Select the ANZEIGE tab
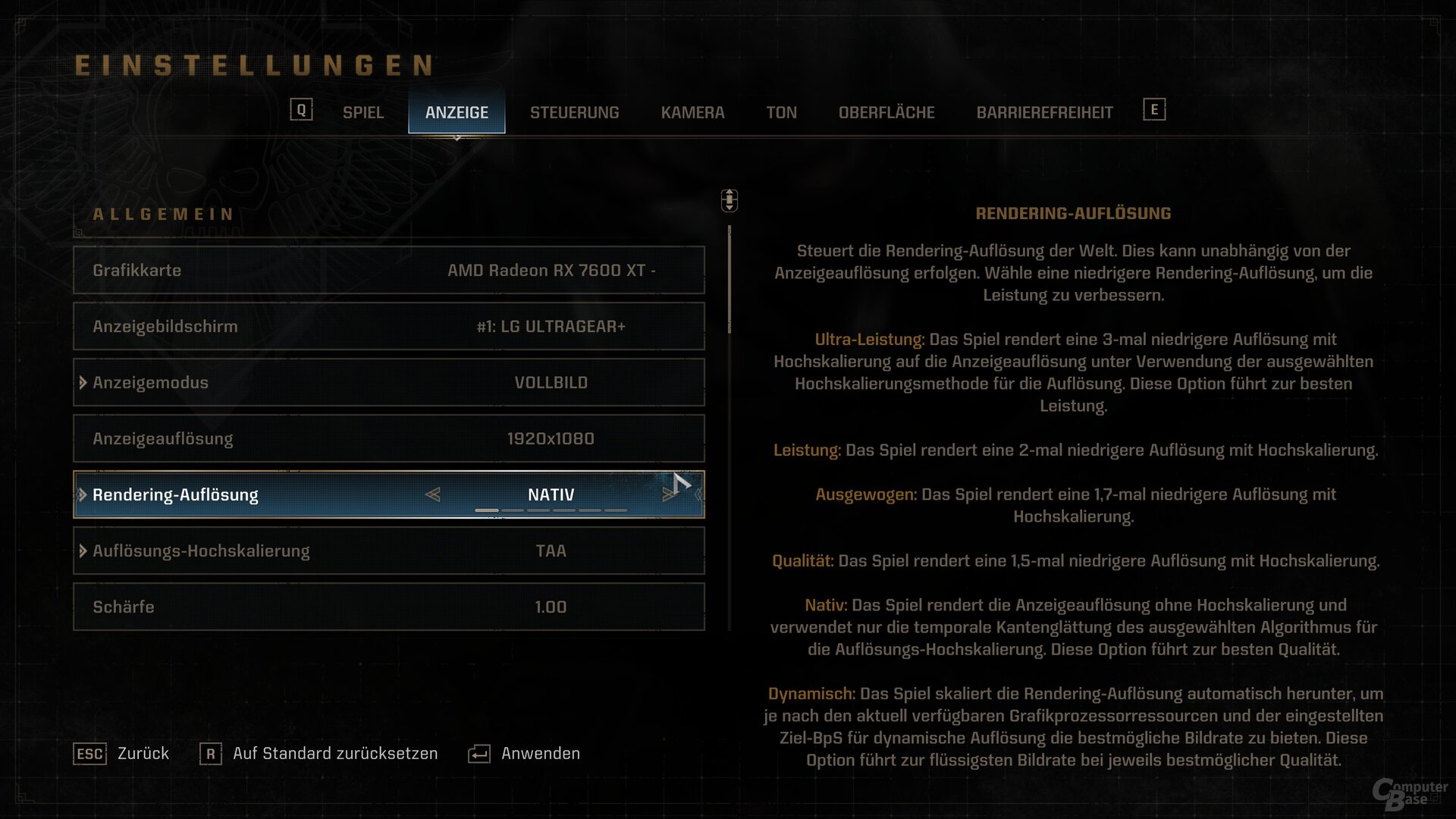Screen dimensions: 1456x819 click(x=457, y=112)
